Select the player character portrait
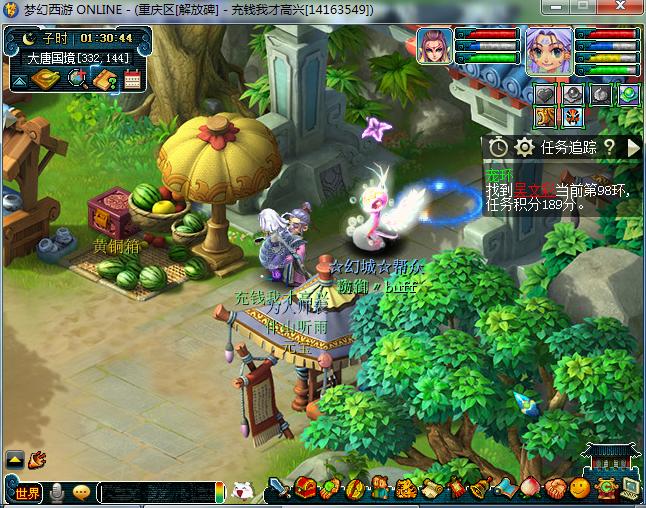 [x=548, y=49]
